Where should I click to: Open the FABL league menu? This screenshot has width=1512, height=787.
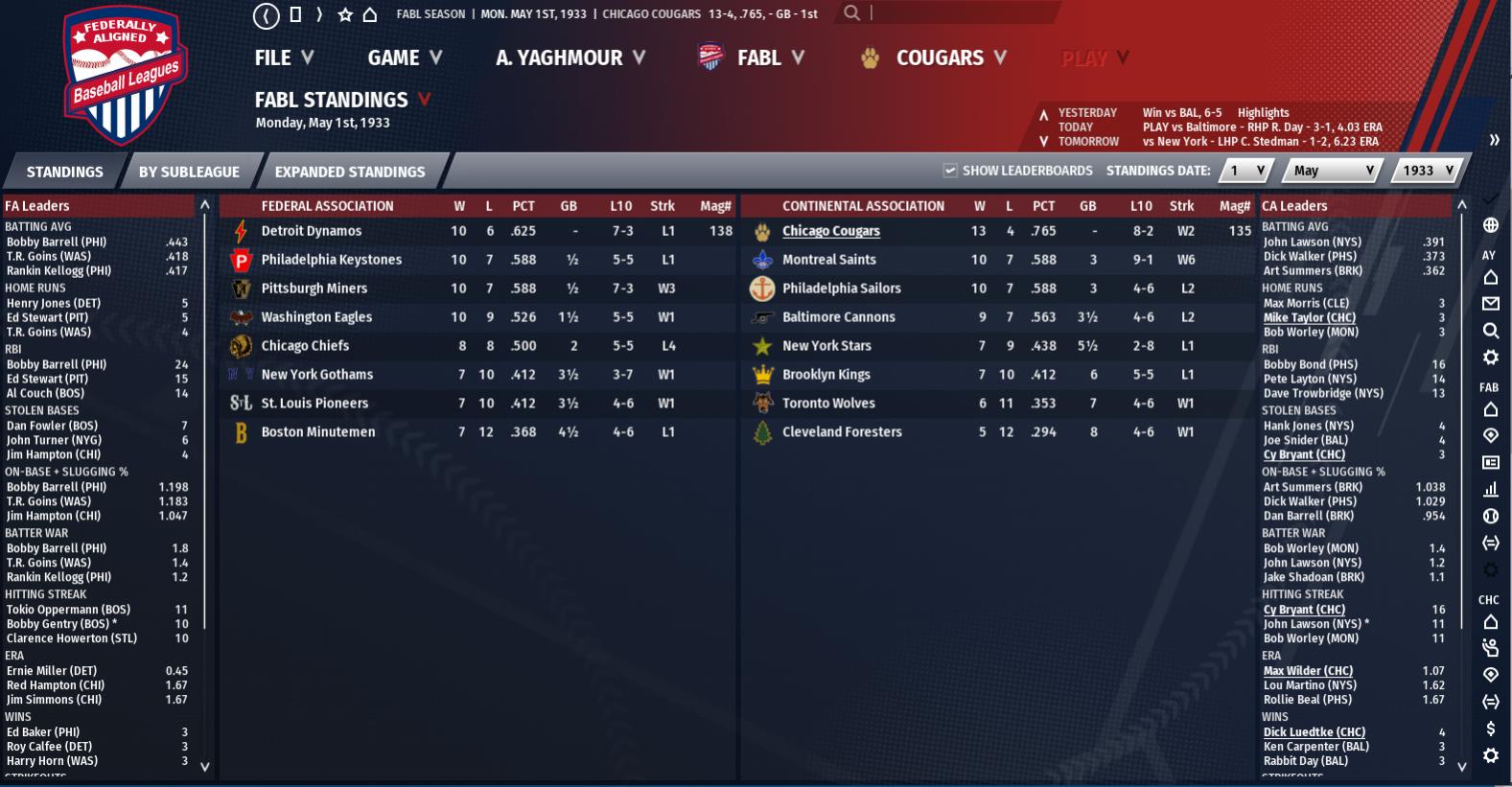(x=758, y=58)
